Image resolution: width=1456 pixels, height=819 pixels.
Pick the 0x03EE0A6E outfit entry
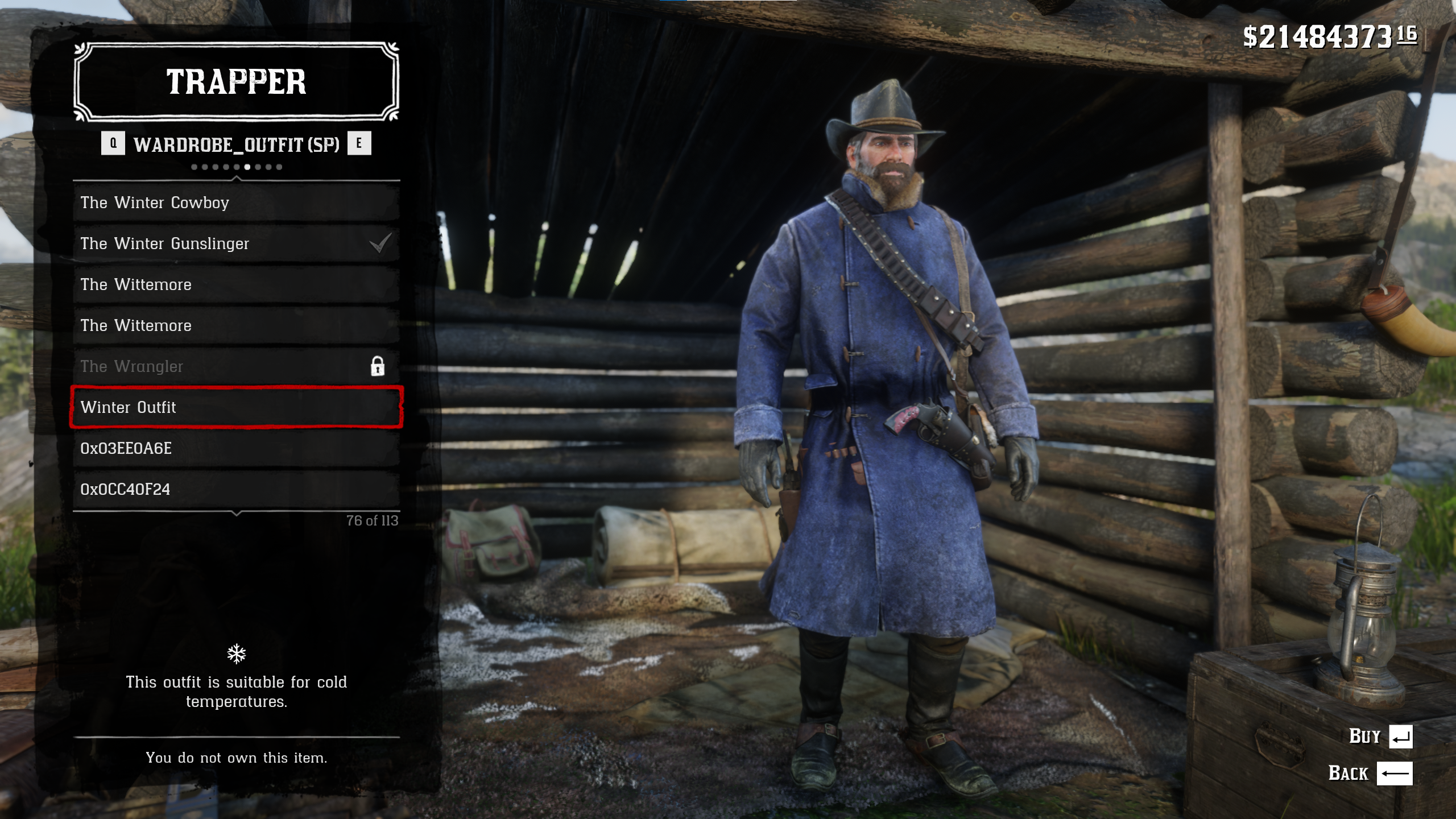[236, 448]
